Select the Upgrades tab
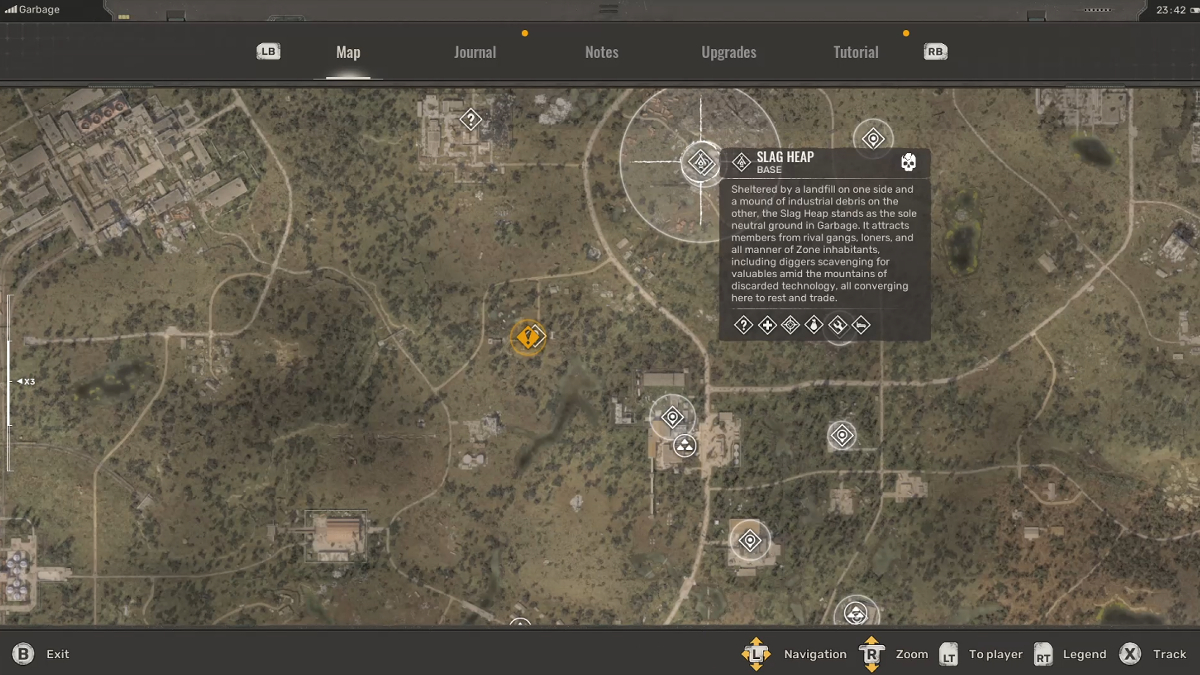Viewport: 1200px width, 675px height. click(728, 52)
